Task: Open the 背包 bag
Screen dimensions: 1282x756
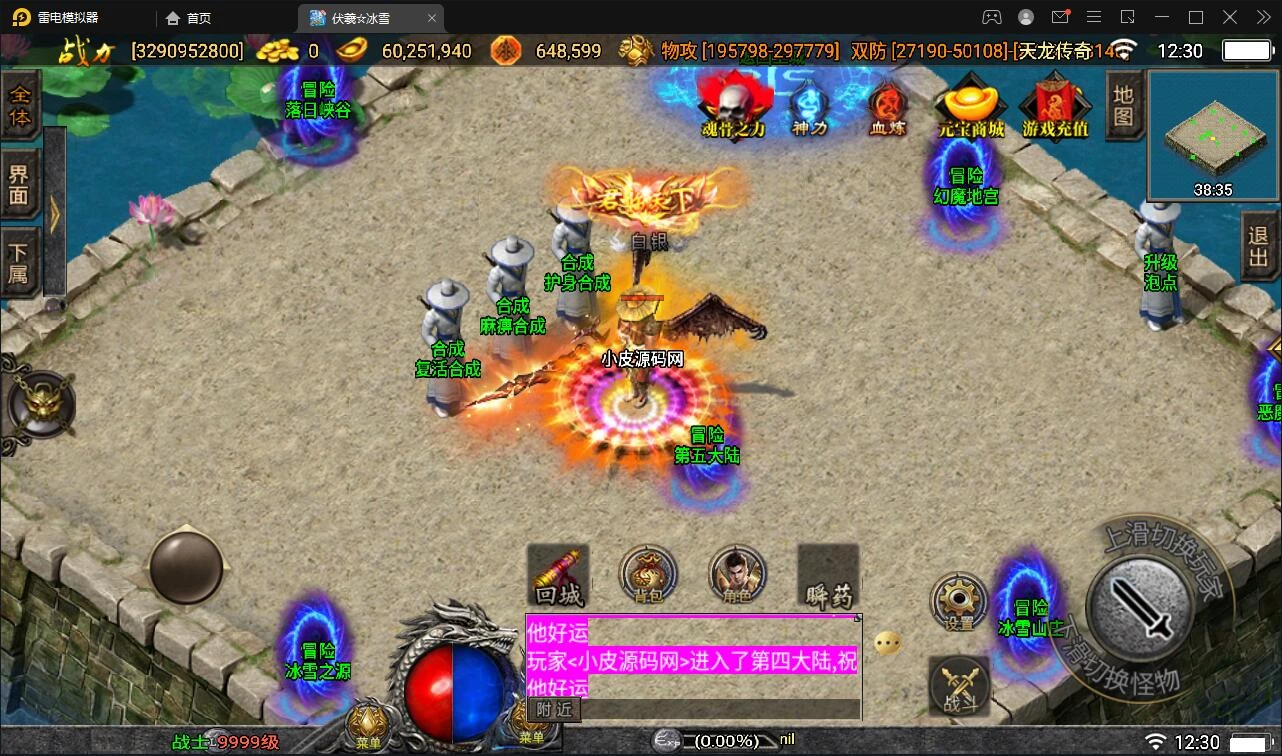Action: (x=648, y=576)
